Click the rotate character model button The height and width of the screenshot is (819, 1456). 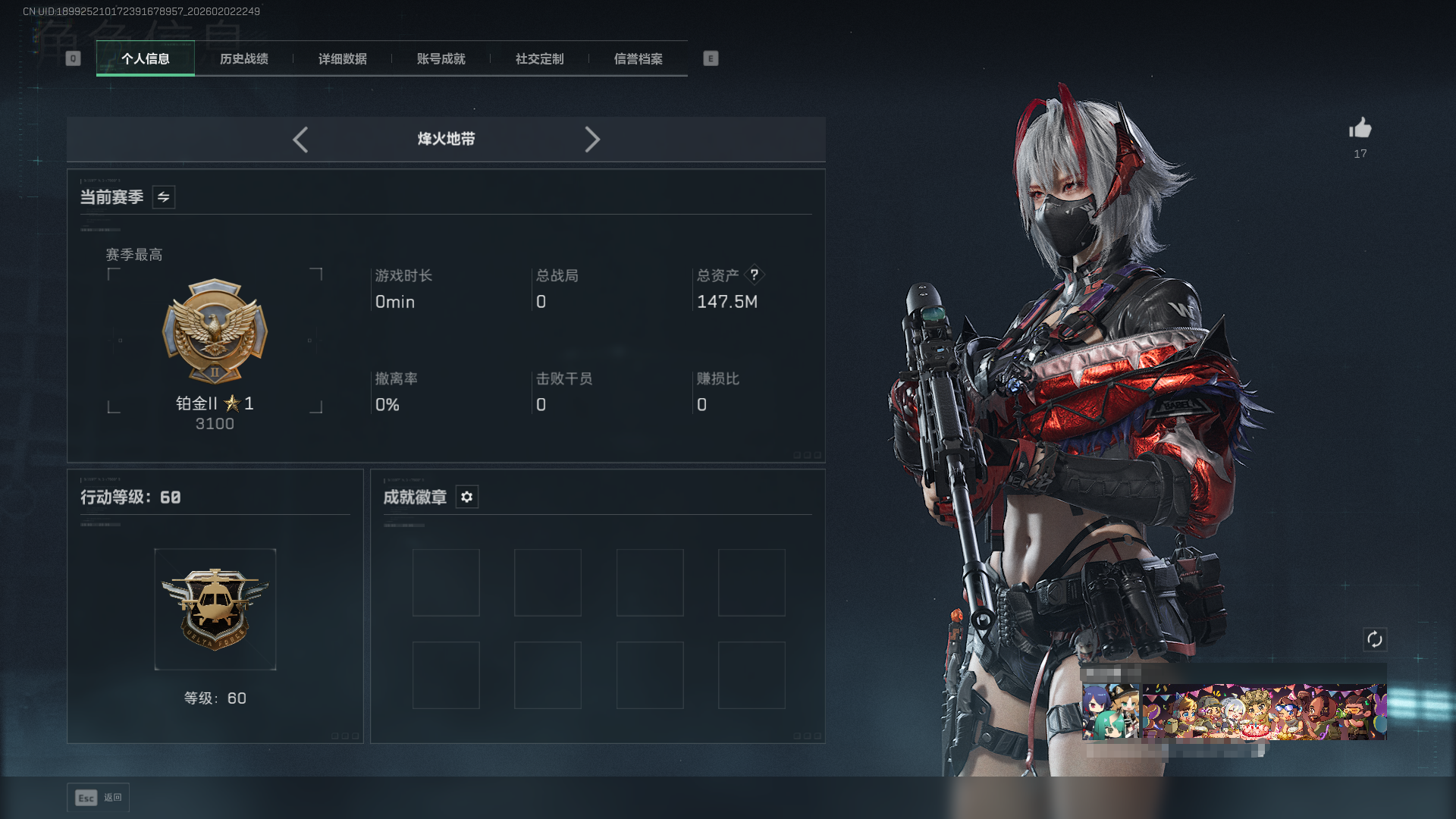(x=1375, y=639)
